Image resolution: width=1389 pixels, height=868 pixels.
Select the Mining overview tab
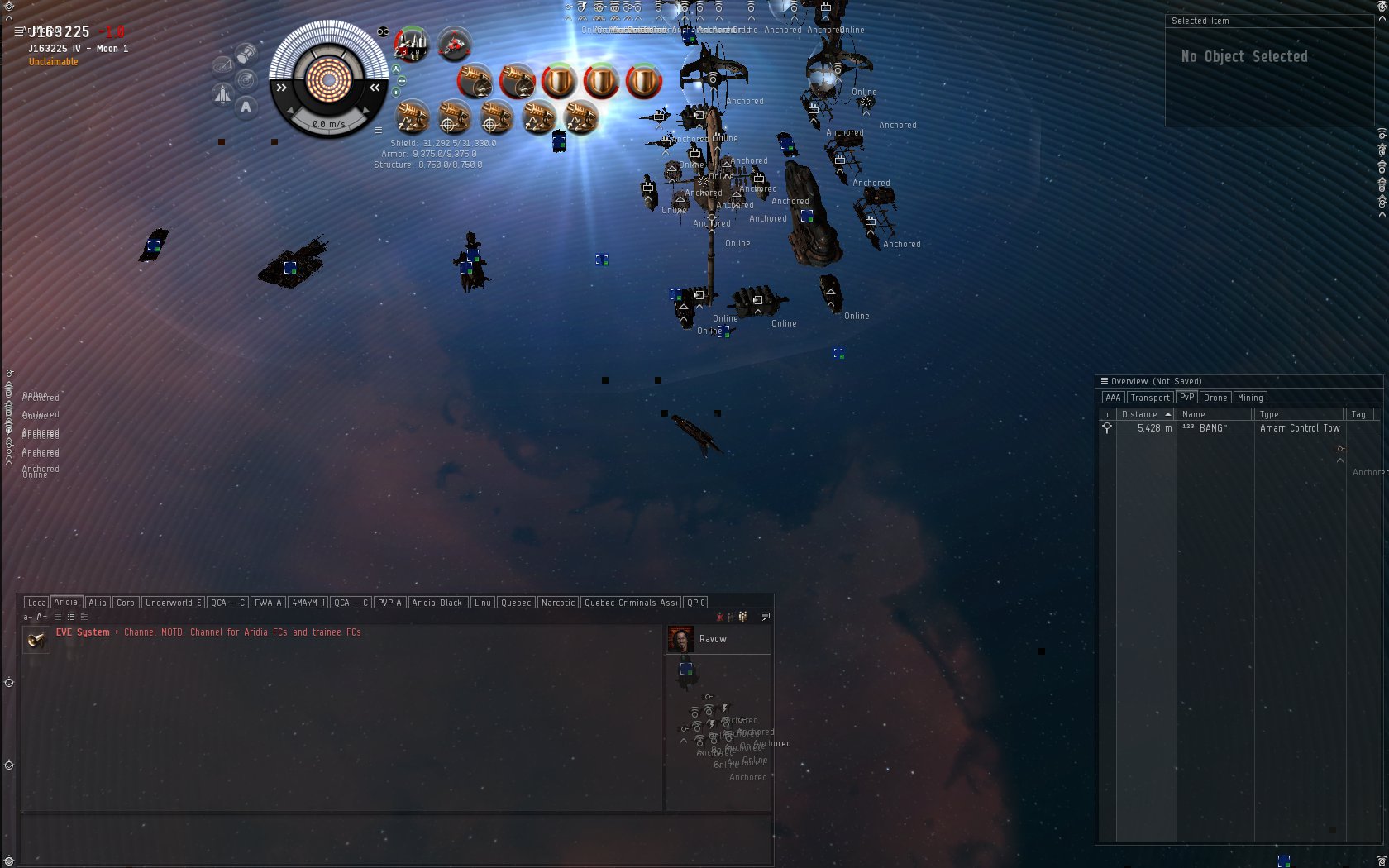(x=1249, y=398)
